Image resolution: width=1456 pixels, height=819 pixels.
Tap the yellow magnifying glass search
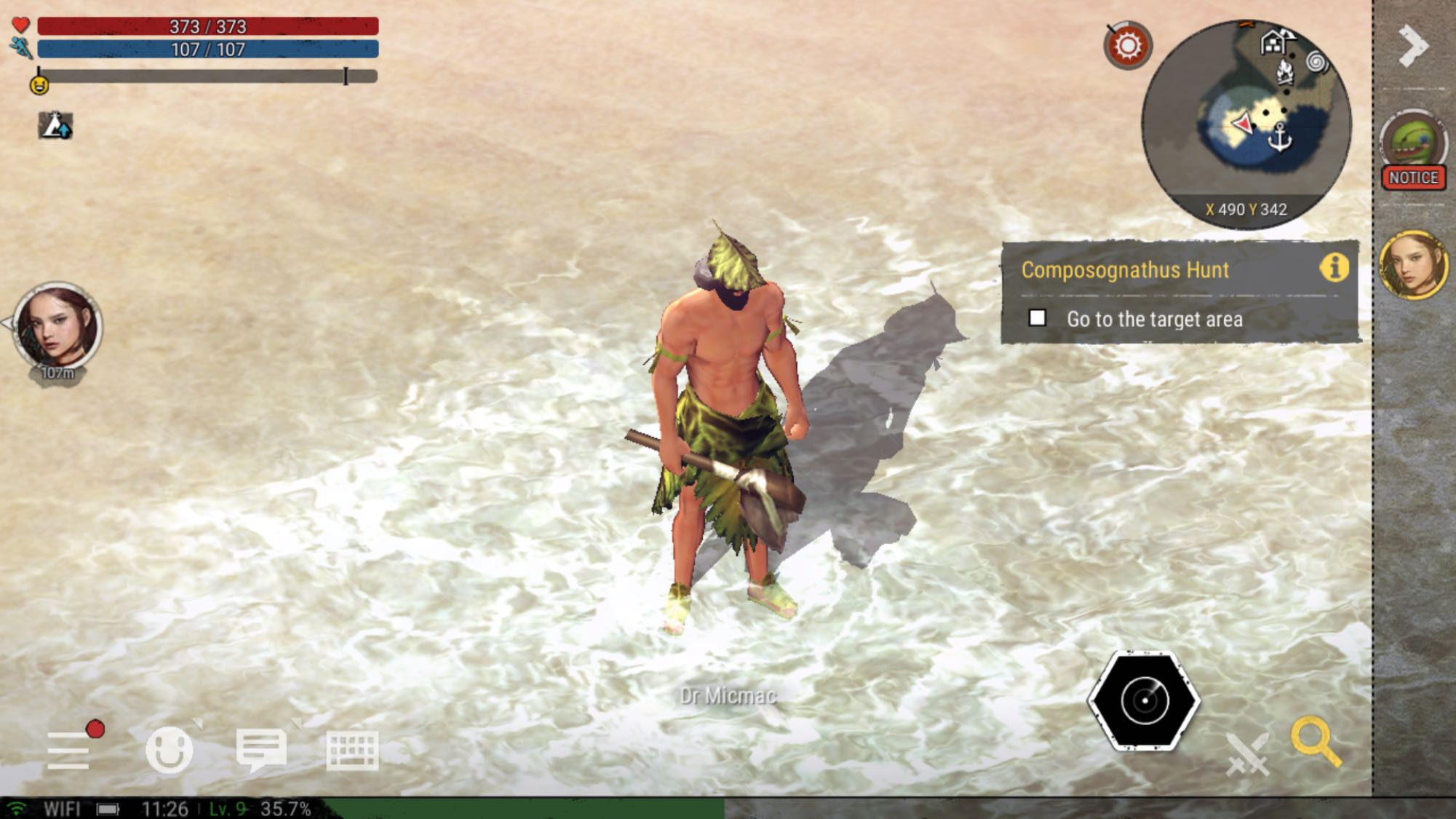pyautogui.click(x=1315, y=741)
